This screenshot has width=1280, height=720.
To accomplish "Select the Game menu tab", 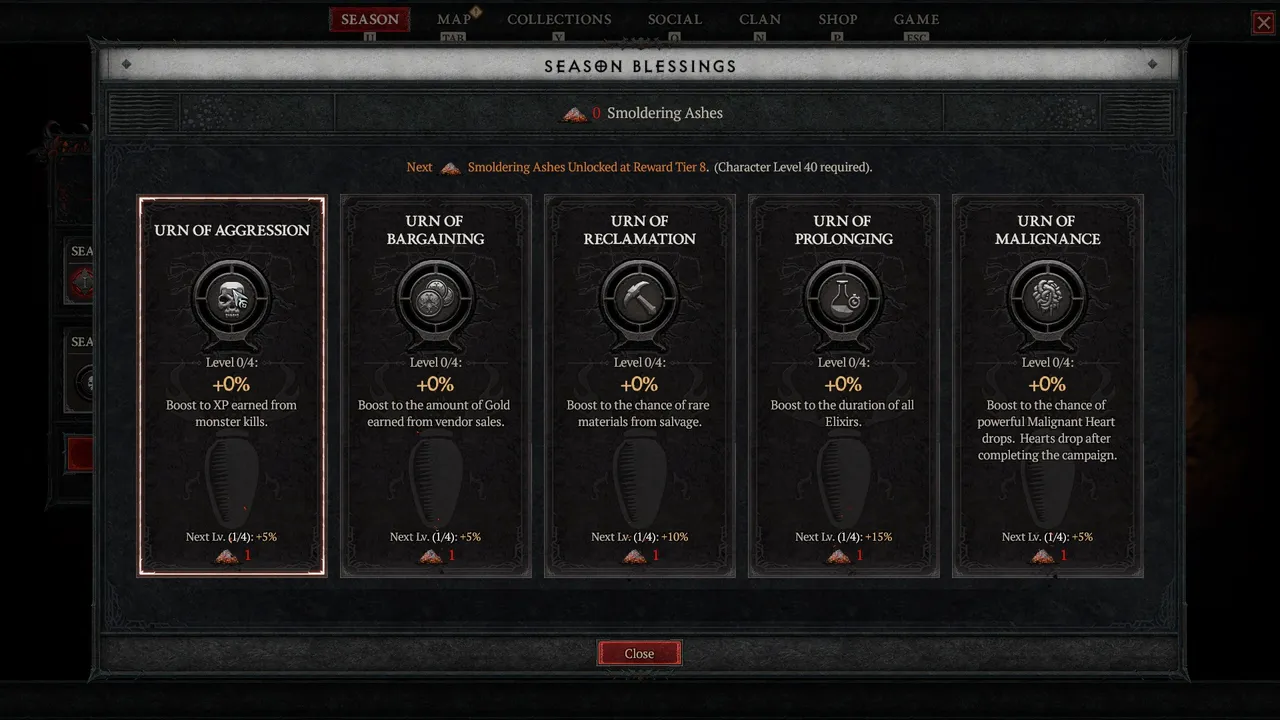I will click(x=916, y=20).
